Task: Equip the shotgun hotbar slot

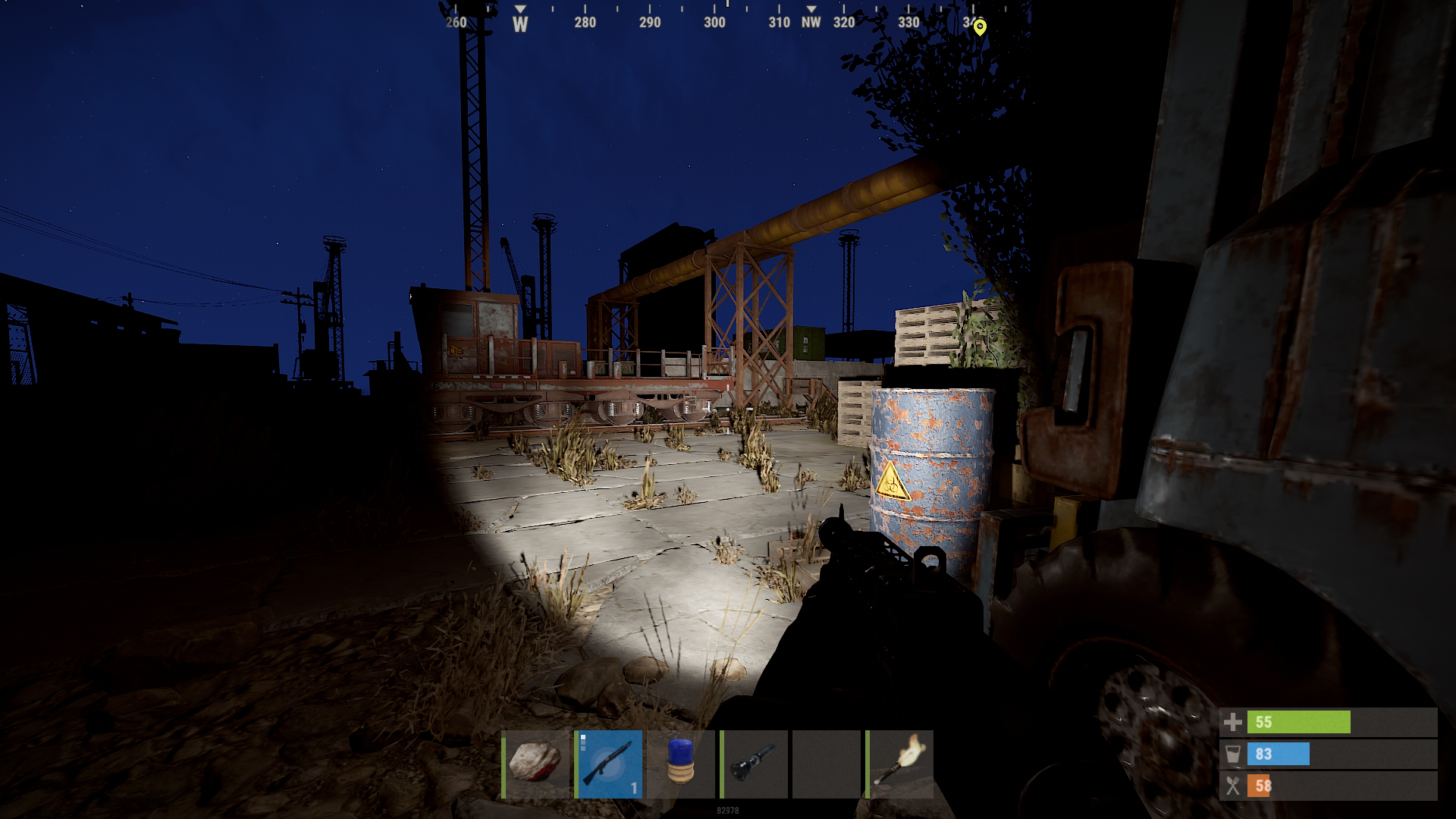Action: tap(609, 764)
